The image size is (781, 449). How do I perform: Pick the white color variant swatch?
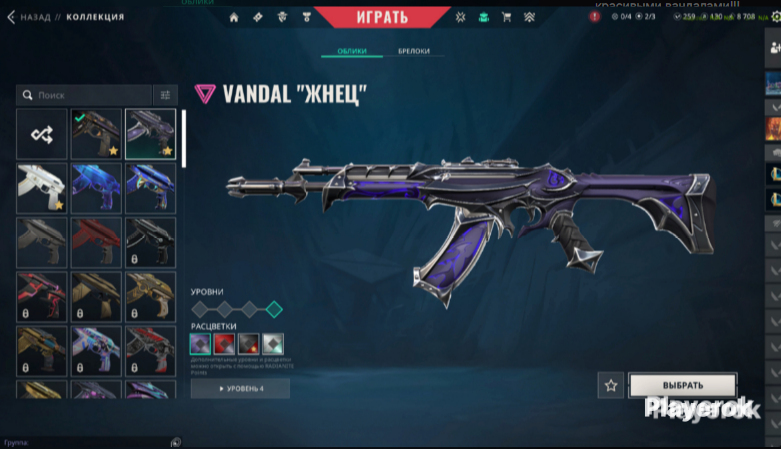(x=273, y=344)
